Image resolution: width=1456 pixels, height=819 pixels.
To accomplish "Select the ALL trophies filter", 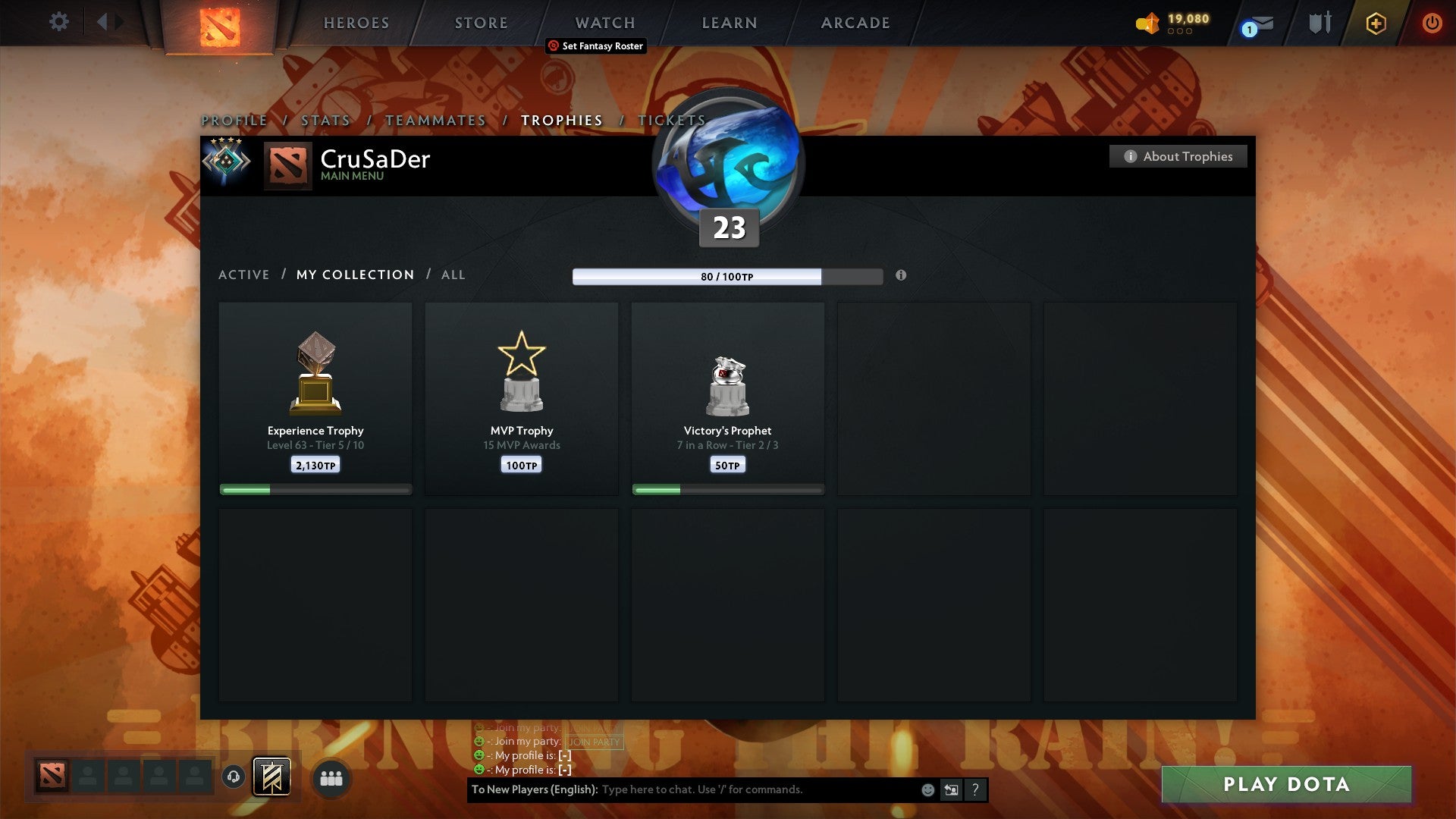I will (453, 275).
